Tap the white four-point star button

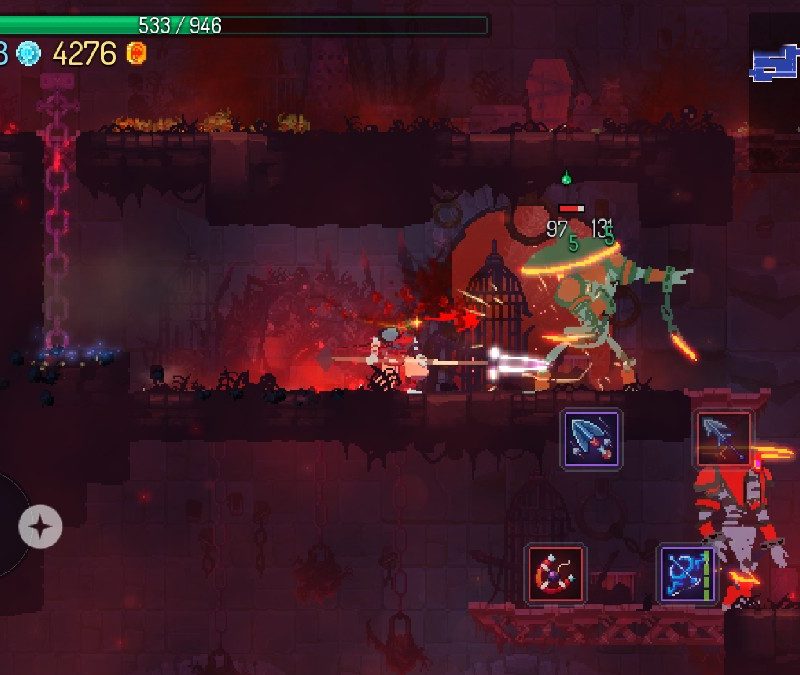tap(40, 525)
